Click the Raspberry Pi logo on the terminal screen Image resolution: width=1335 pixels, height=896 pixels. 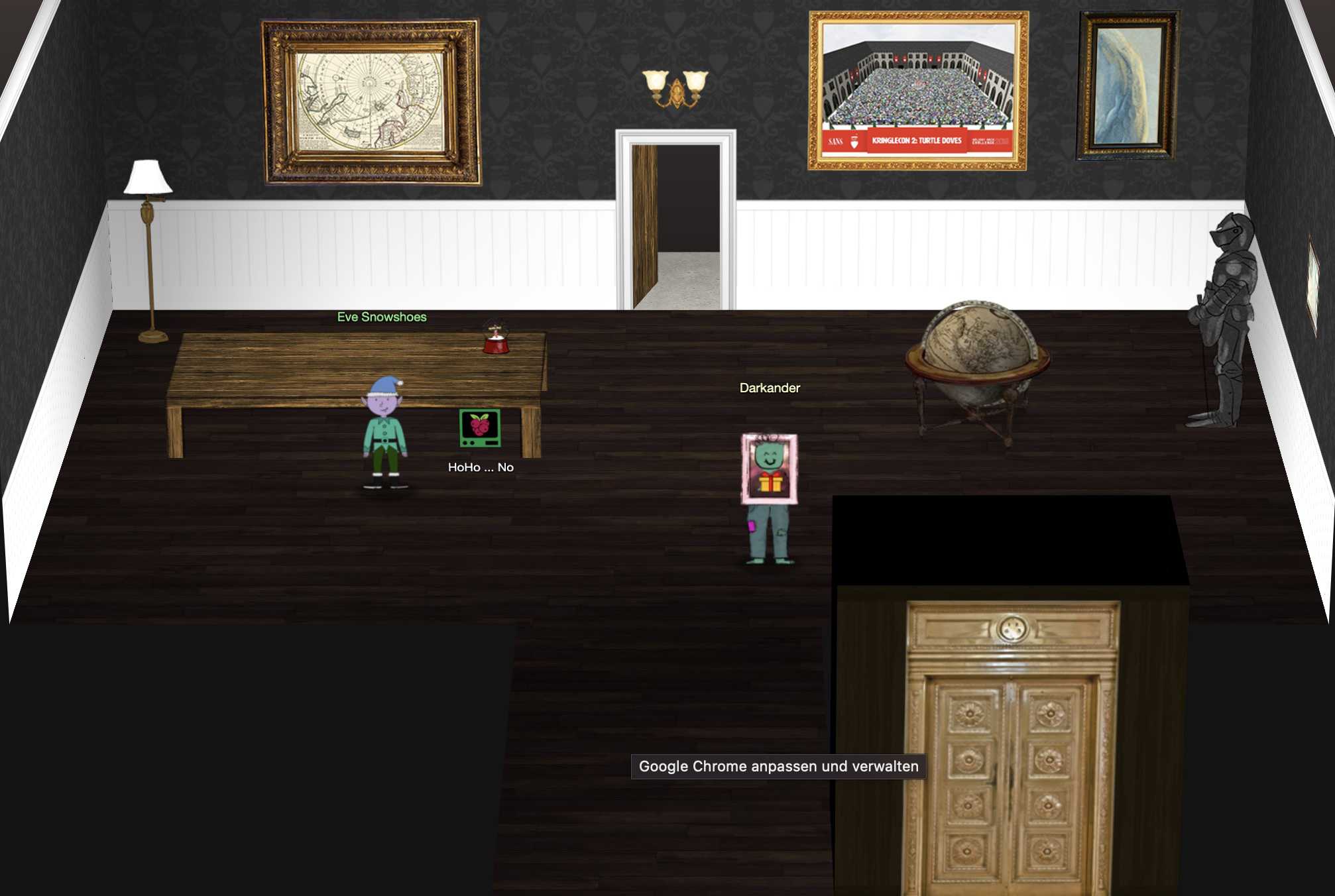point(481,424)
